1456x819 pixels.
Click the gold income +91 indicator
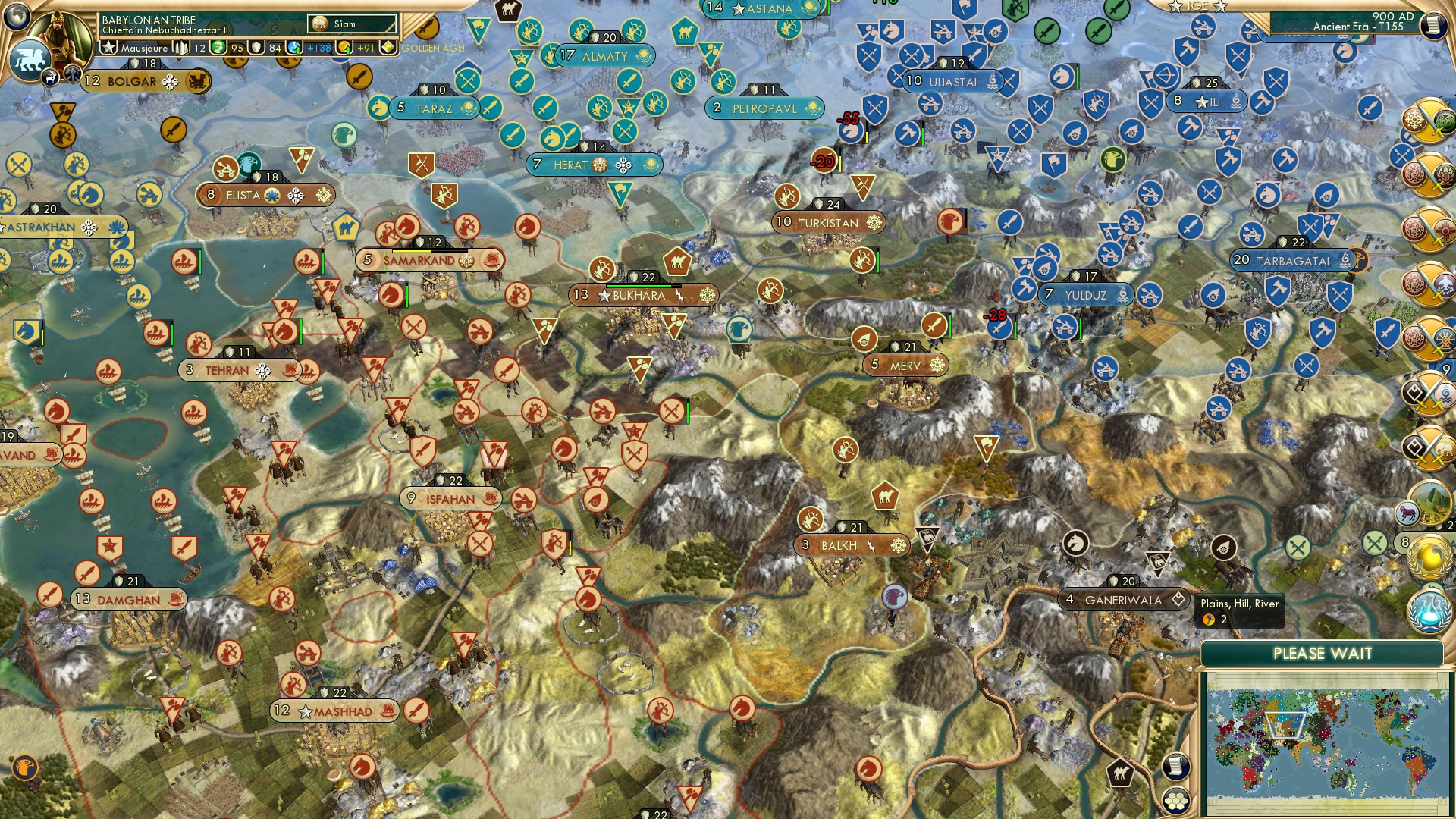[x=365, y=47]
